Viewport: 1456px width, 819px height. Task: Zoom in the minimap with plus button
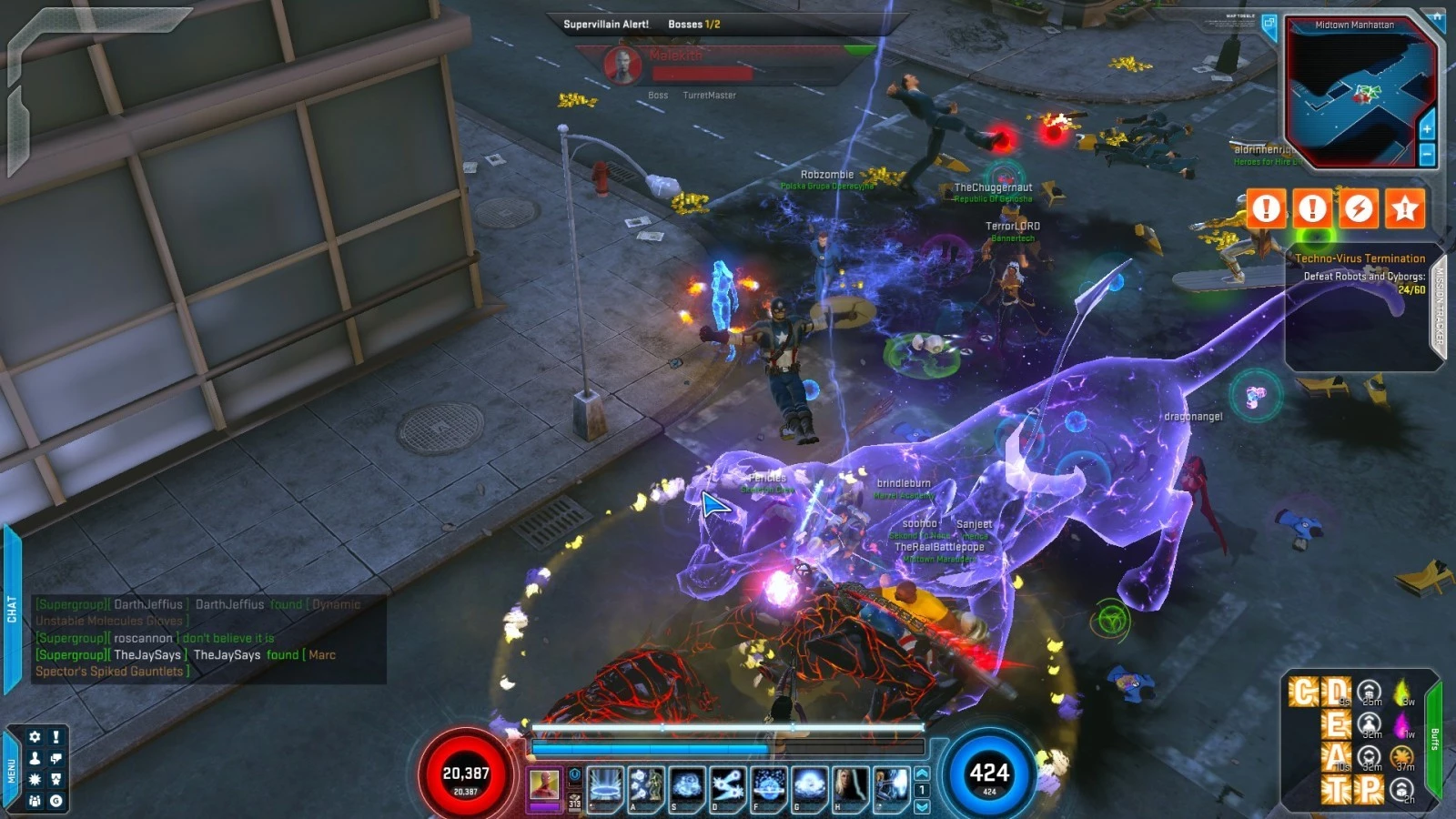click(1427, 129)
